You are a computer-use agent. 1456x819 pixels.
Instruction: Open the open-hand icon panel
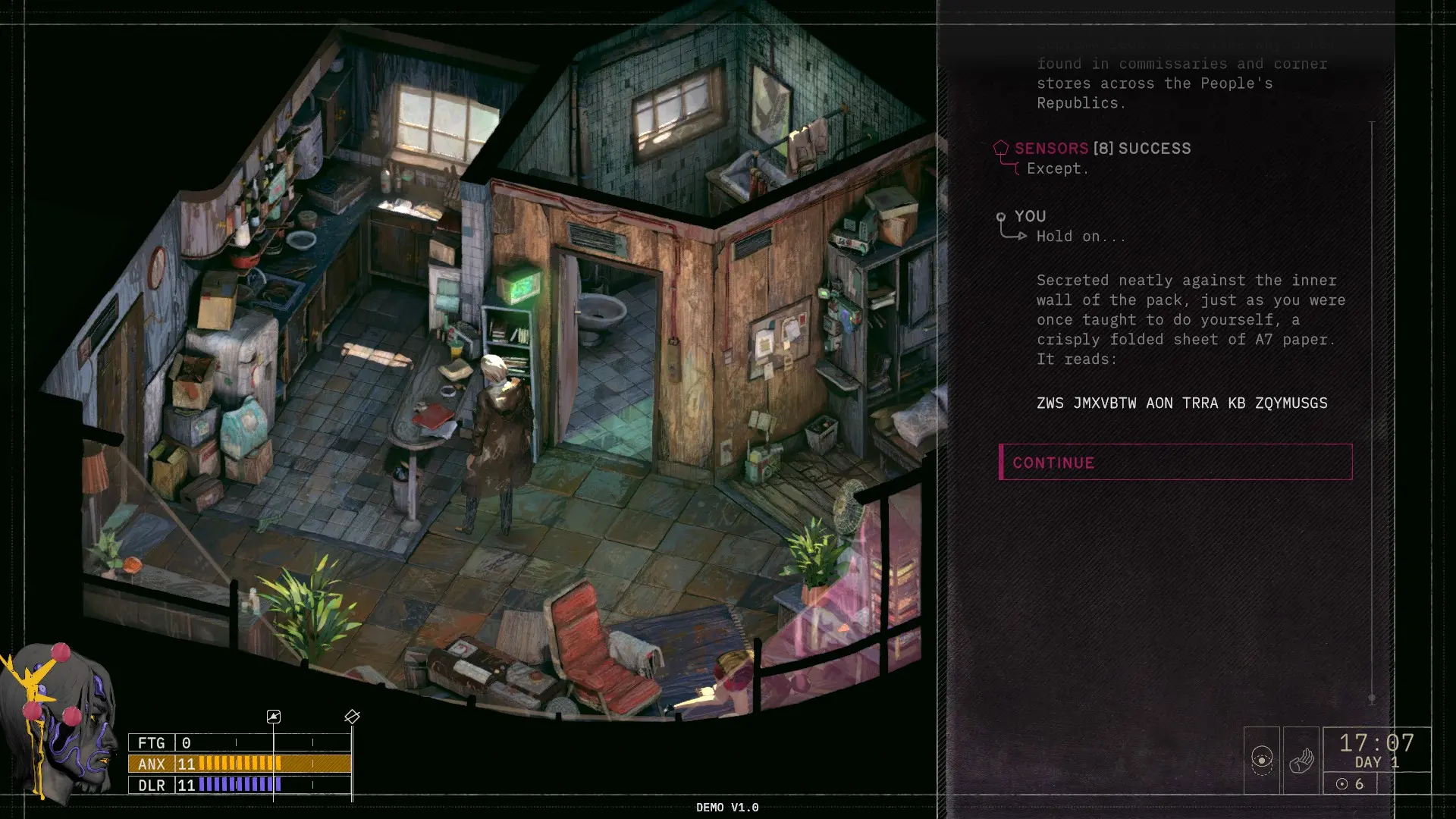click(x=1301, y=760)
